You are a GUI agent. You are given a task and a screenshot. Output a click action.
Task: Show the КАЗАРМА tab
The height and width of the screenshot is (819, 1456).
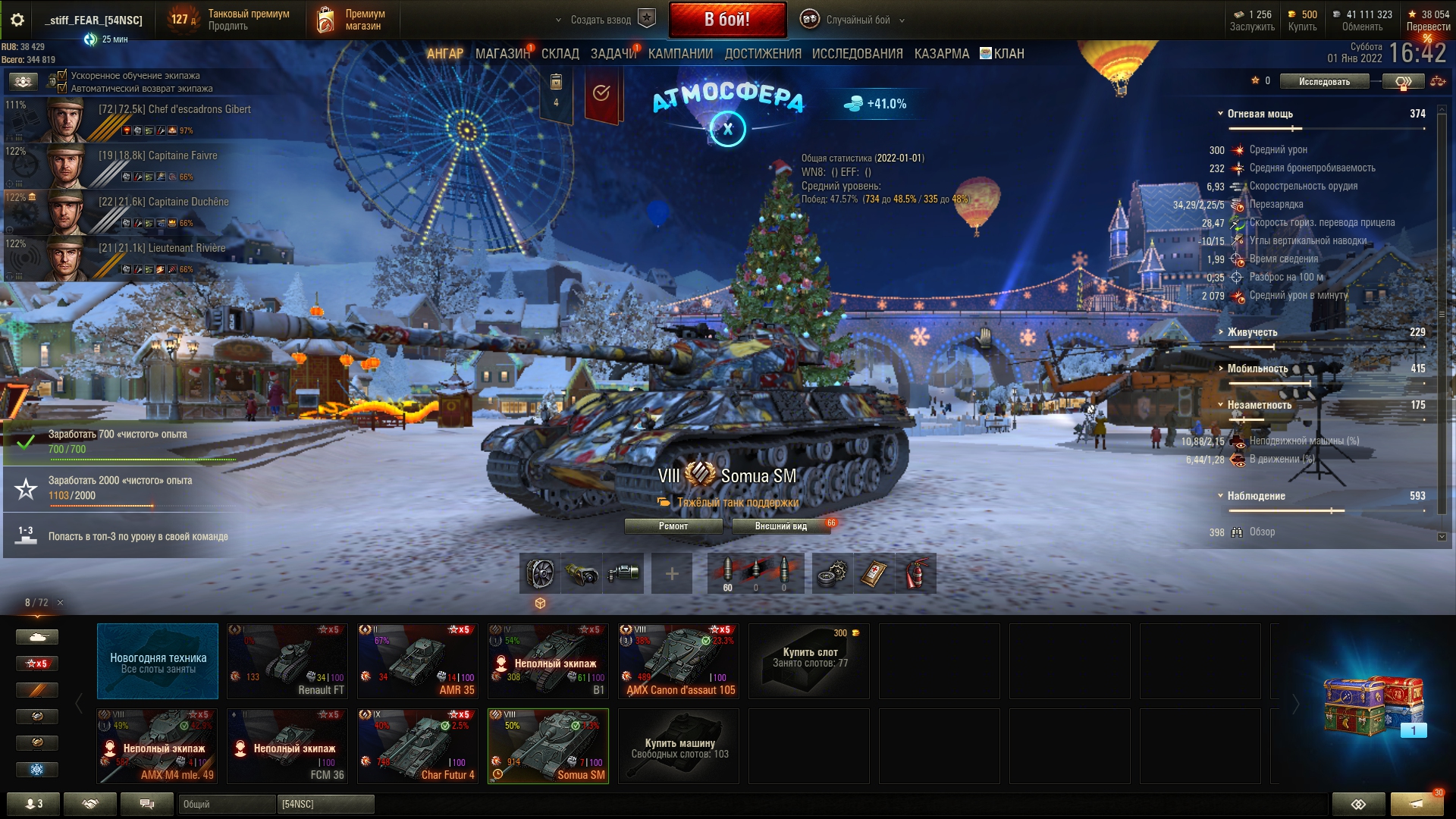[941, 54]
